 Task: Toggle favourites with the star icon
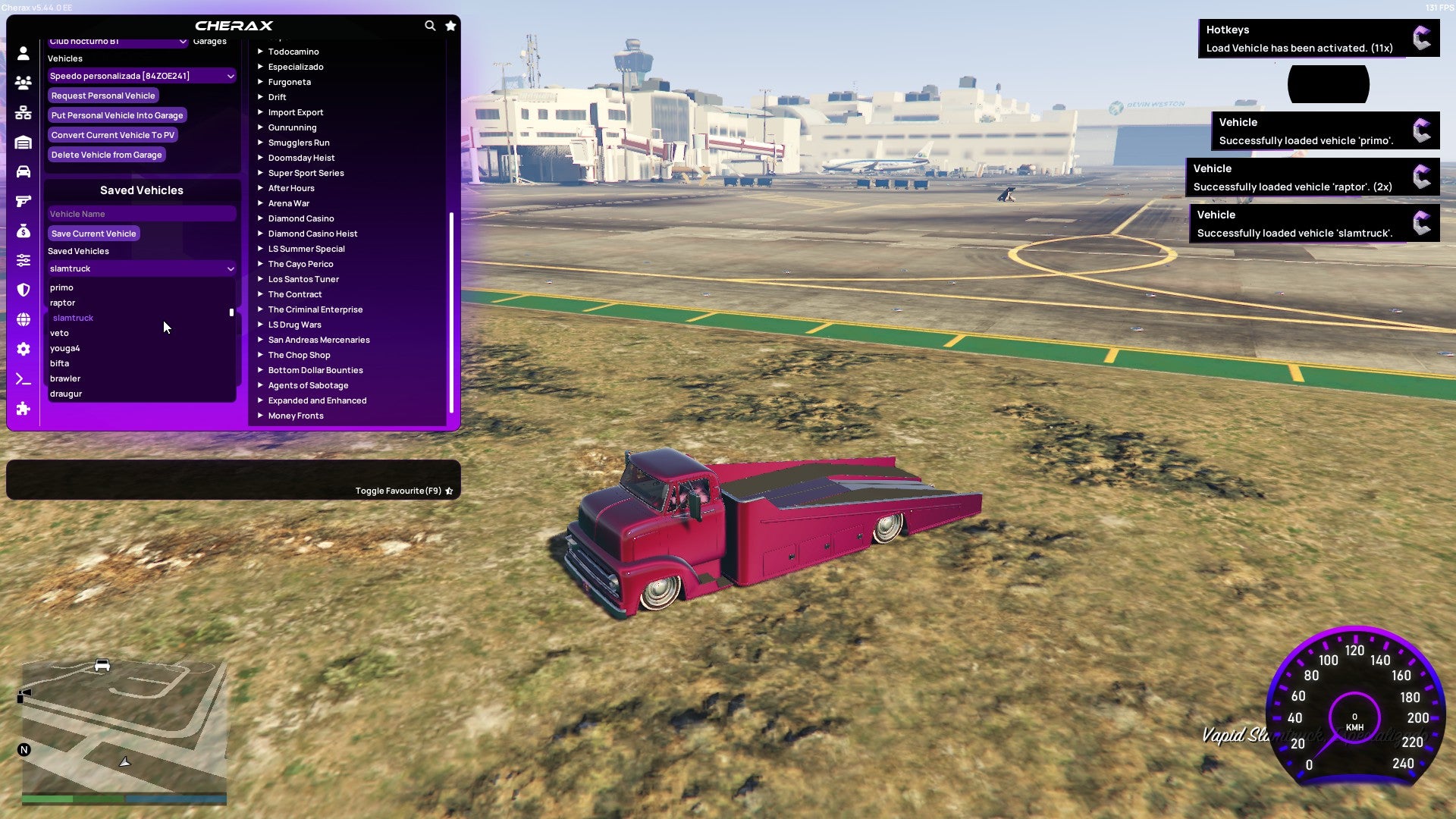[450, 25]
